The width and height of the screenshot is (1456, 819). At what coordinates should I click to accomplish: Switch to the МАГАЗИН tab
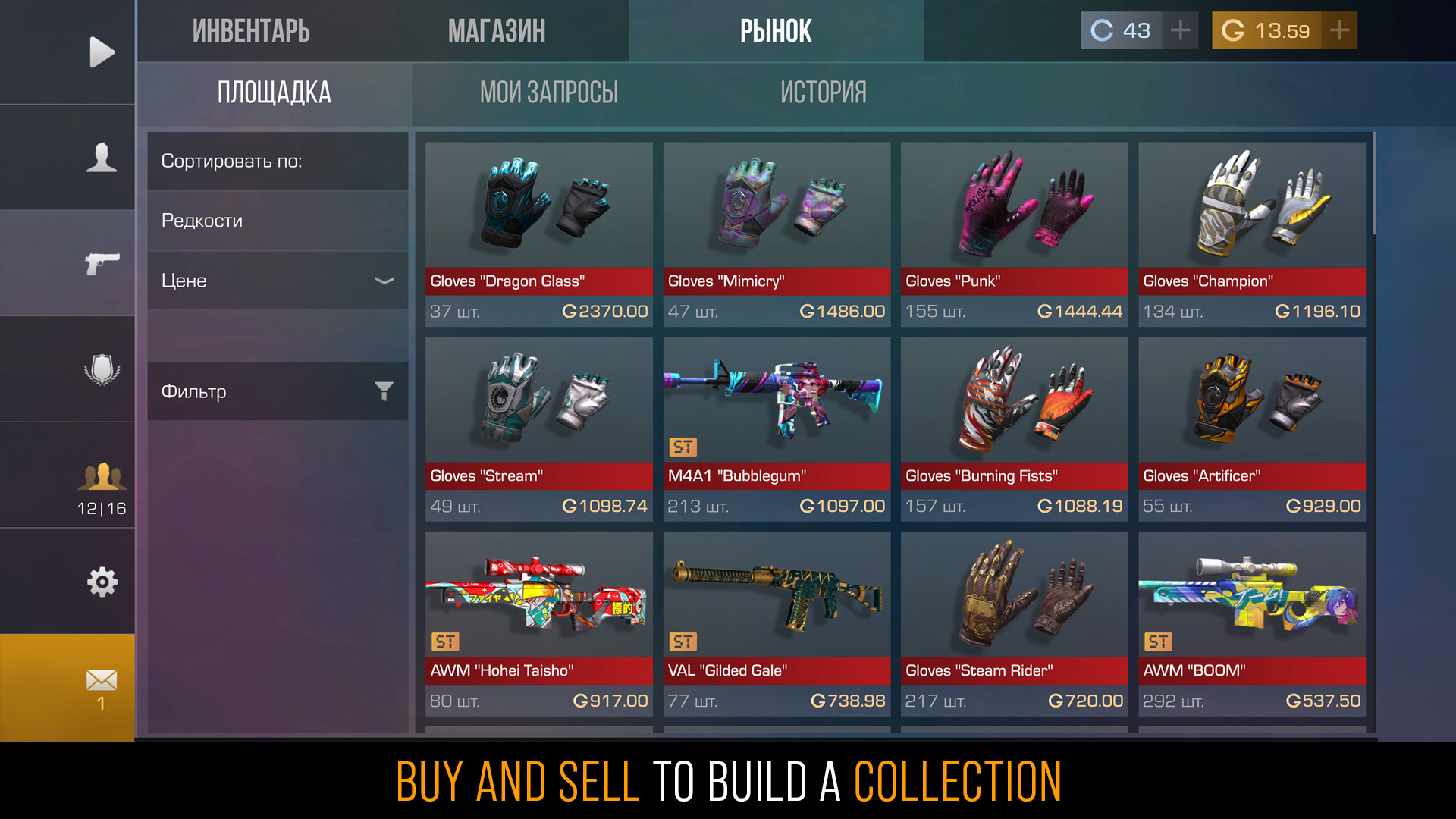497,30
